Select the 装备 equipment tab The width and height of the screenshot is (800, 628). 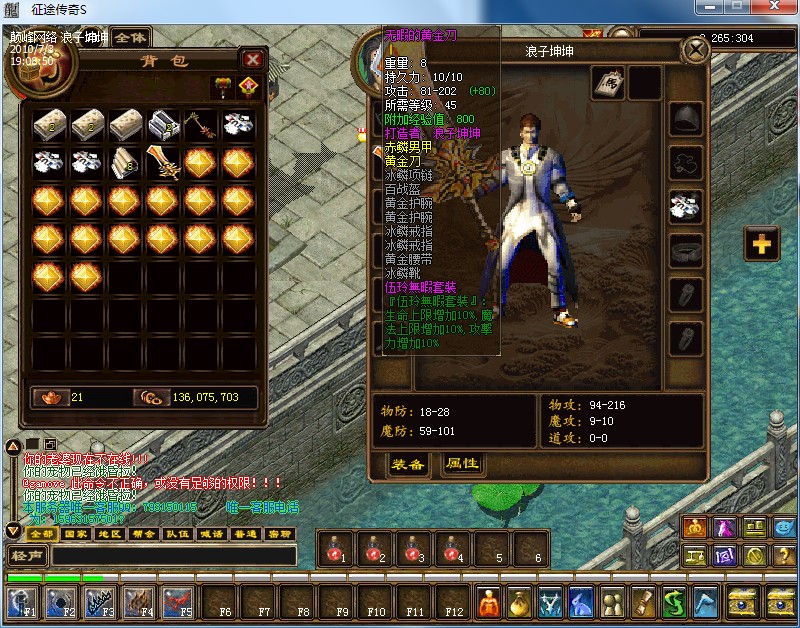[408, 464]
